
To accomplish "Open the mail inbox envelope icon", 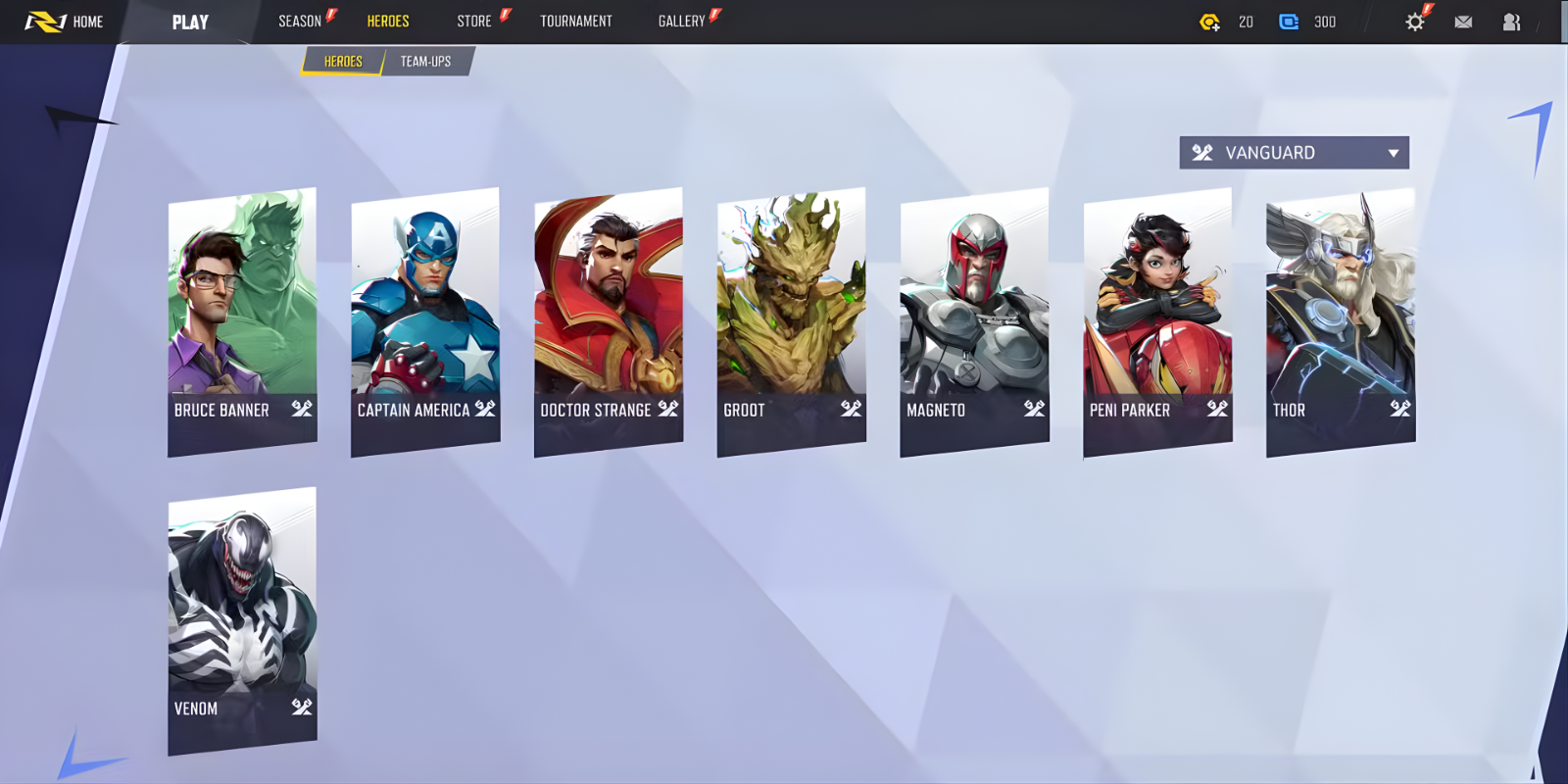I will [1463, 21].
